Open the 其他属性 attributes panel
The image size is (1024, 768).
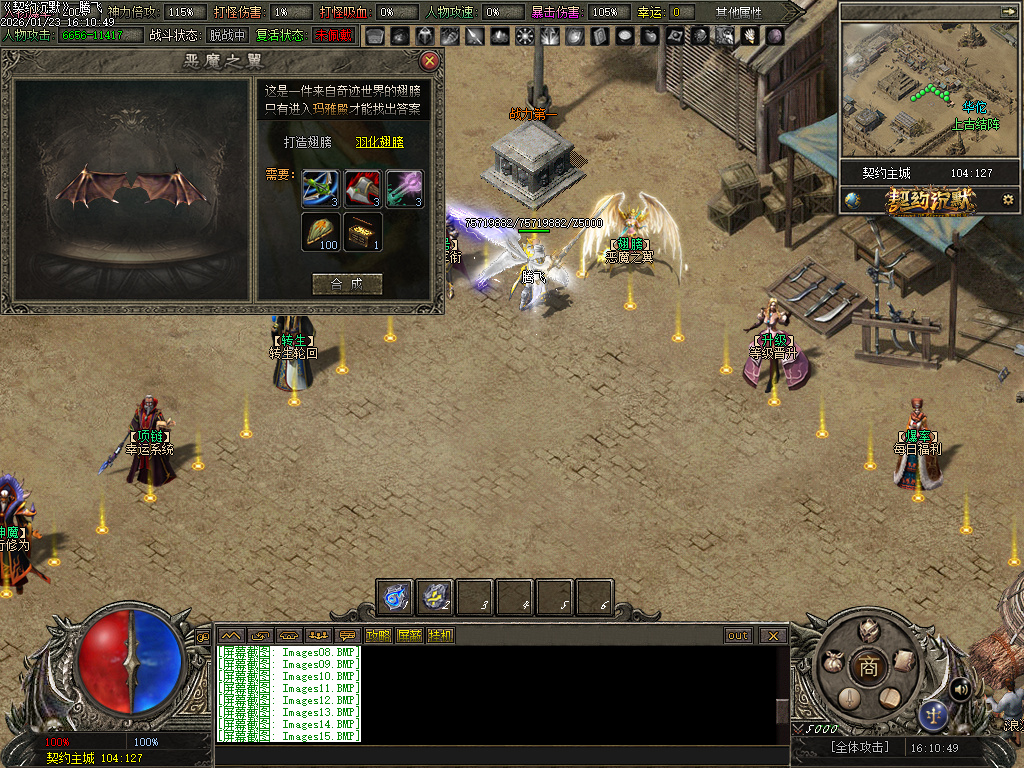738,12
